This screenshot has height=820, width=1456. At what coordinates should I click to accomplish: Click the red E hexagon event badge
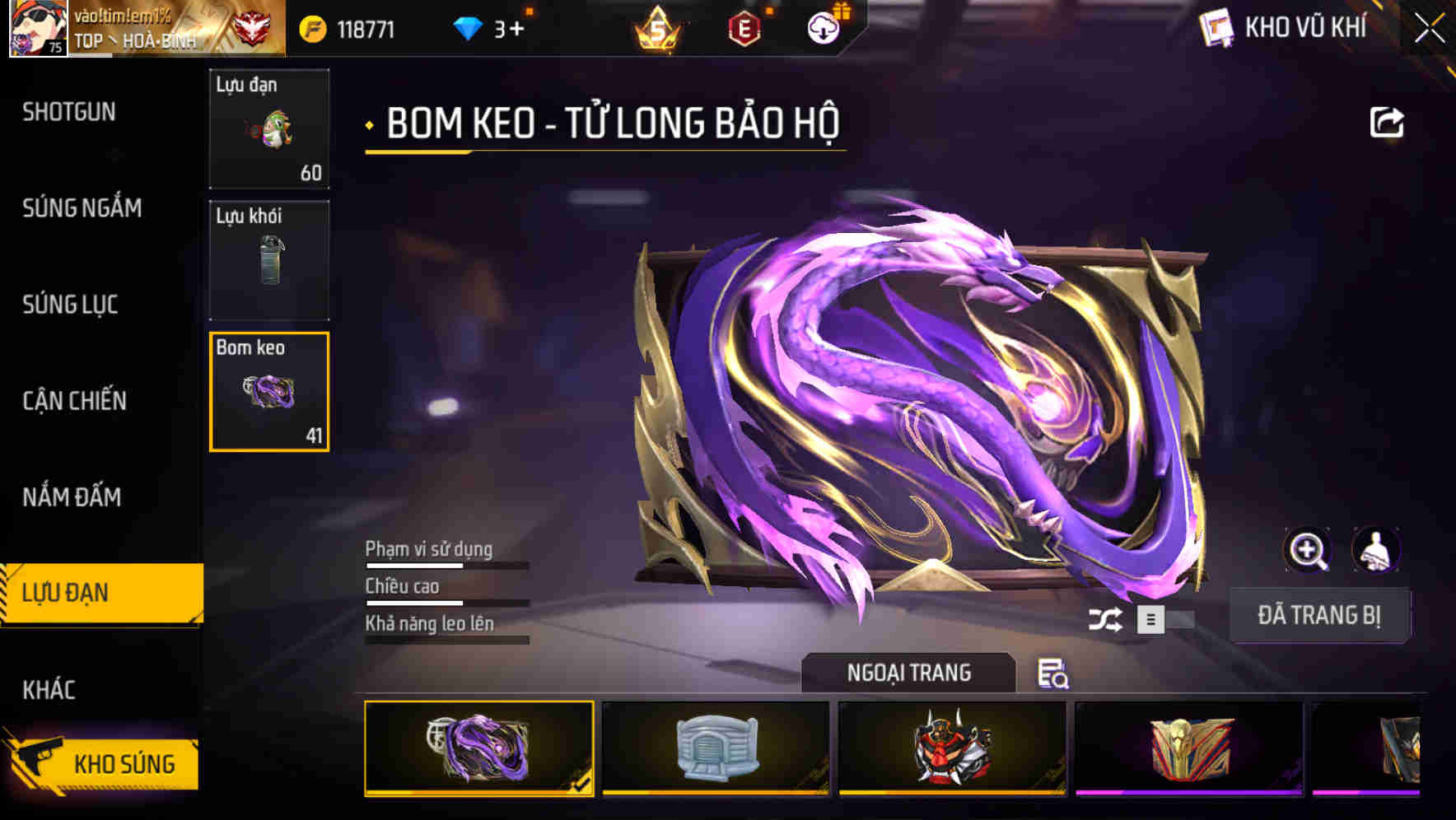[x=745, y=29]
